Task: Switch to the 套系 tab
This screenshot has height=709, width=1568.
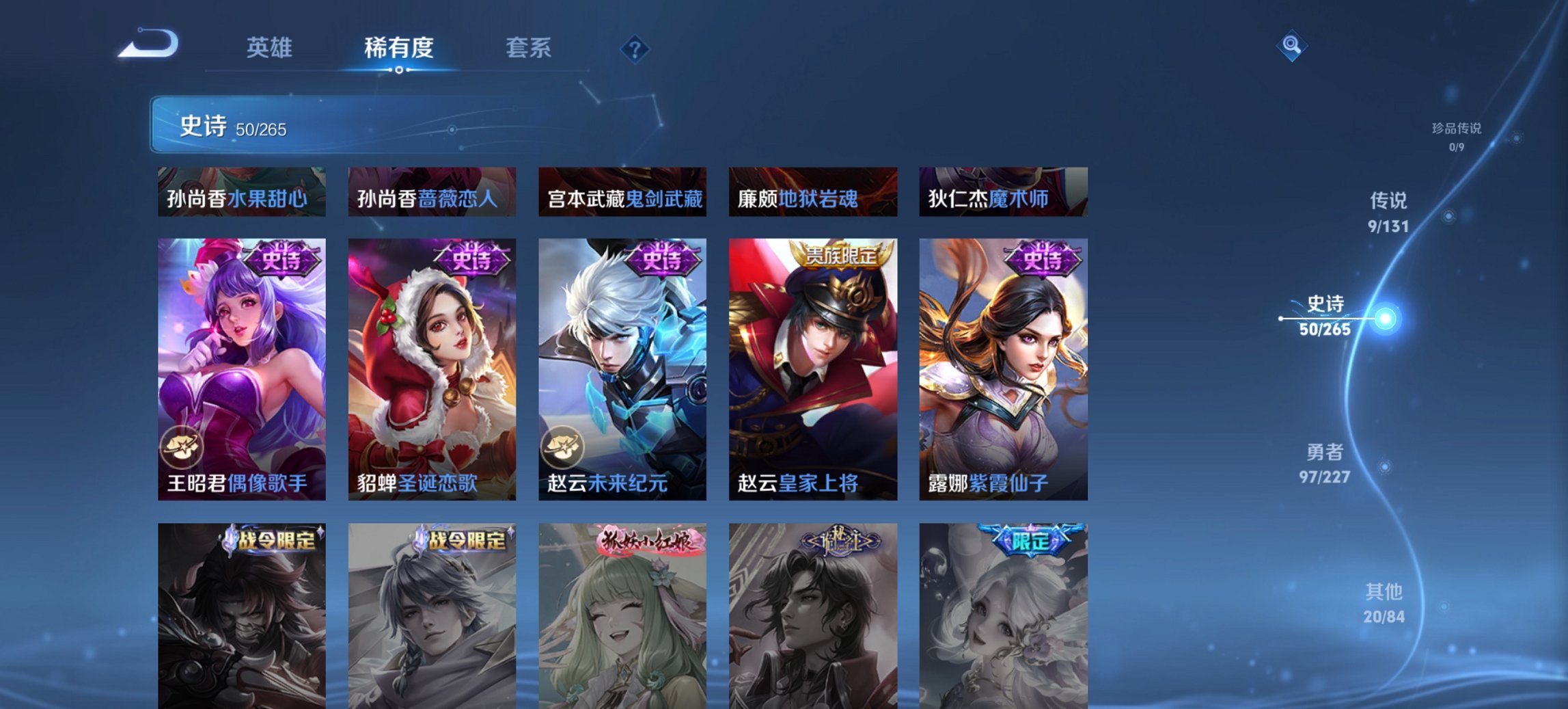Action: 529,48
